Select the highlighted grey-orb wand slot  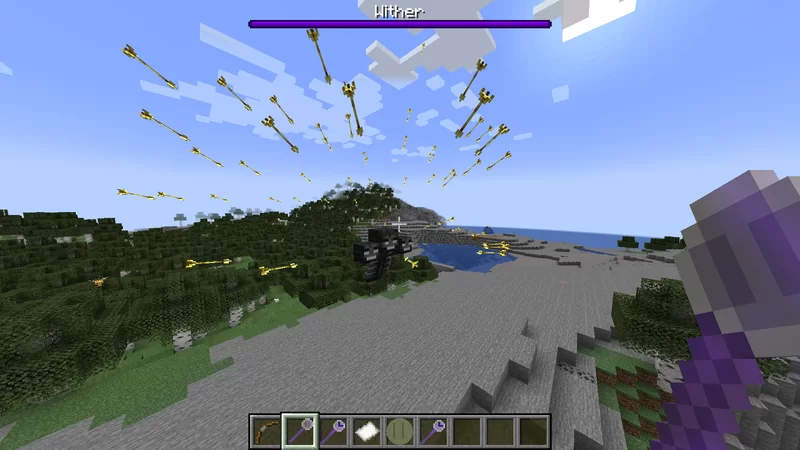299,431
